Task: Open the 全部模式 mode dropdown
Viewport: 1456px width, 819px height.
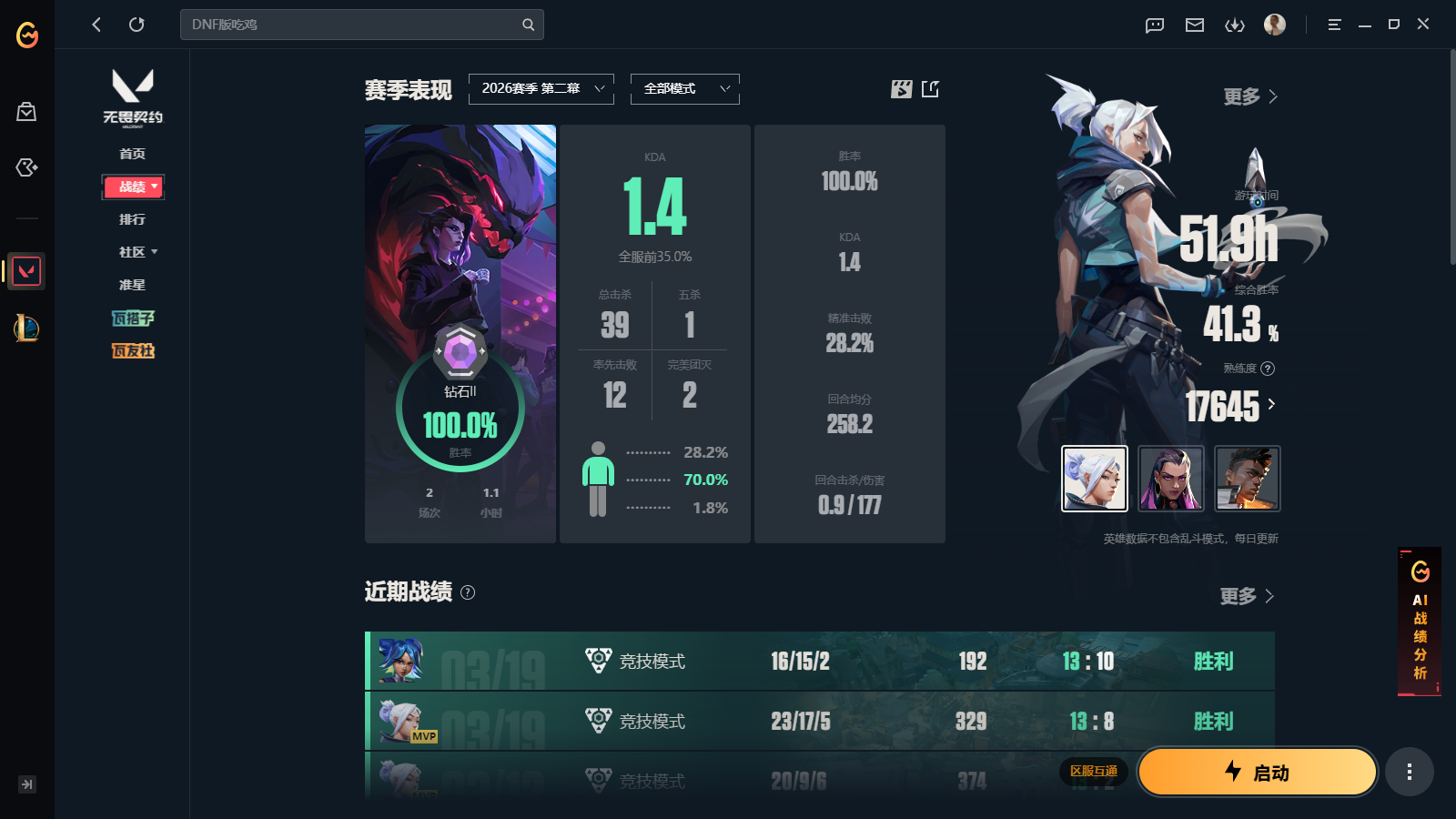Action: [684, 88]
